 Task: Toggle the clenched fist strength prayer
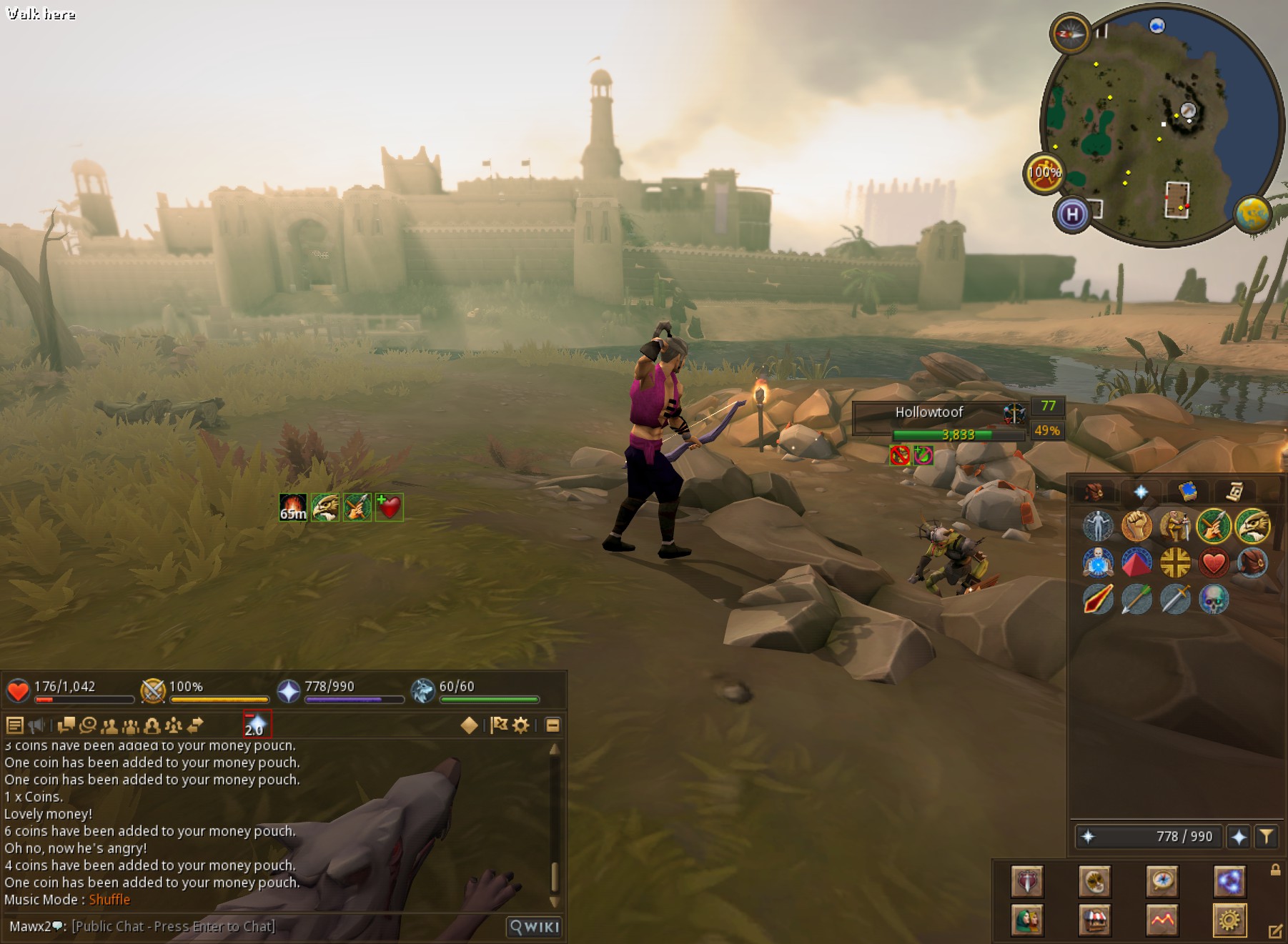1136,527
